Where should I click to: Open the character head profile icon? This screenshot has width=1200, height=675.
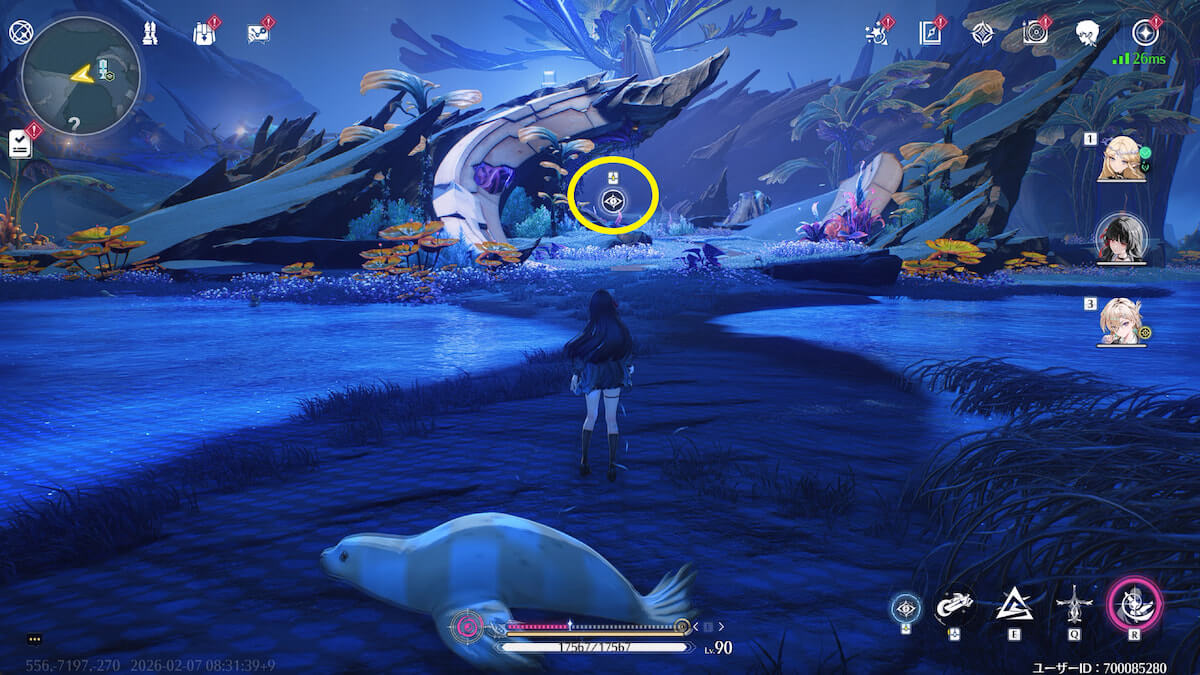tap(1089, 33)
